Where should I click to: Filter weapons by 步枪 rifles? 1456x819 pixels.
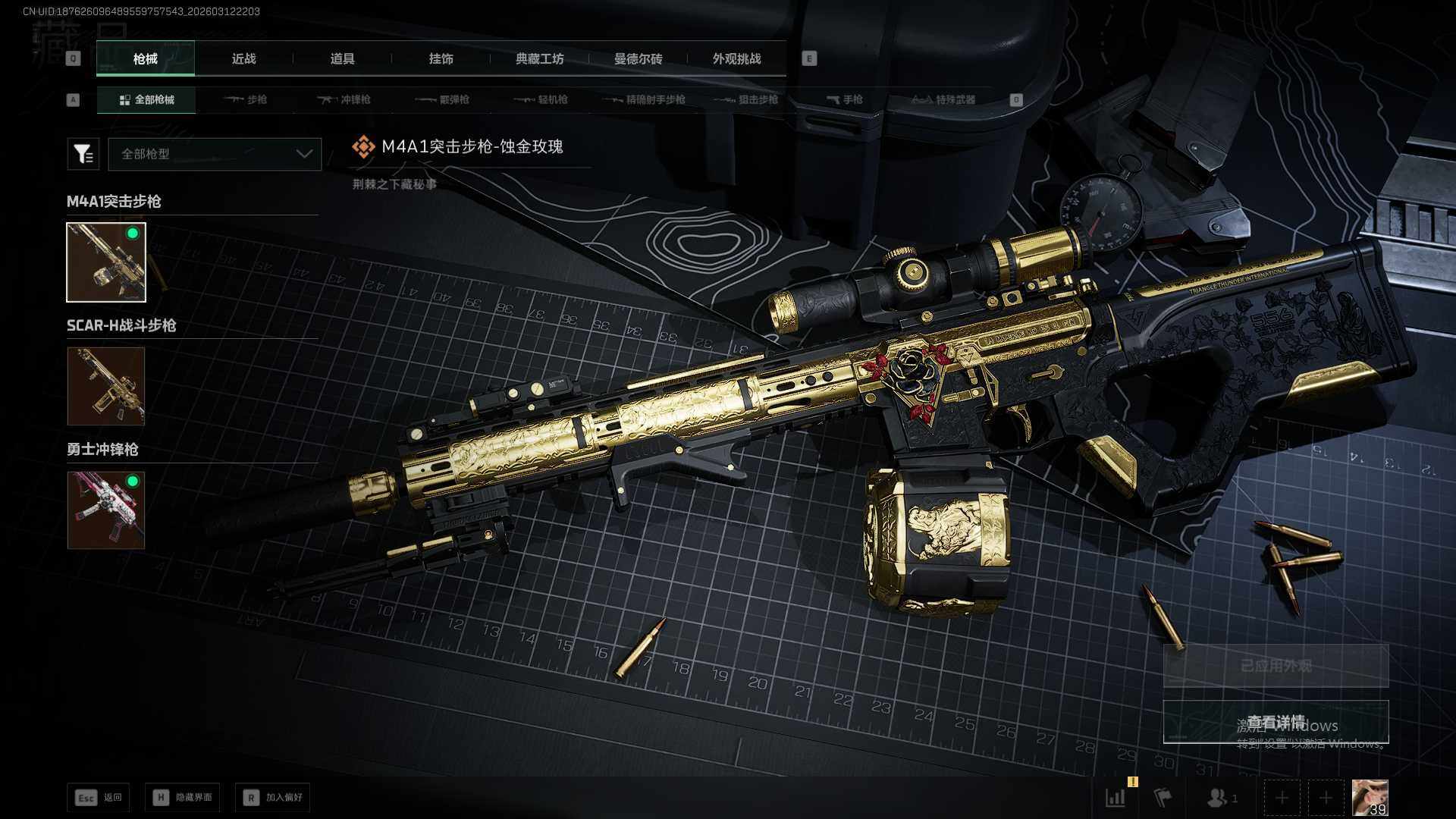pos(246,99)
